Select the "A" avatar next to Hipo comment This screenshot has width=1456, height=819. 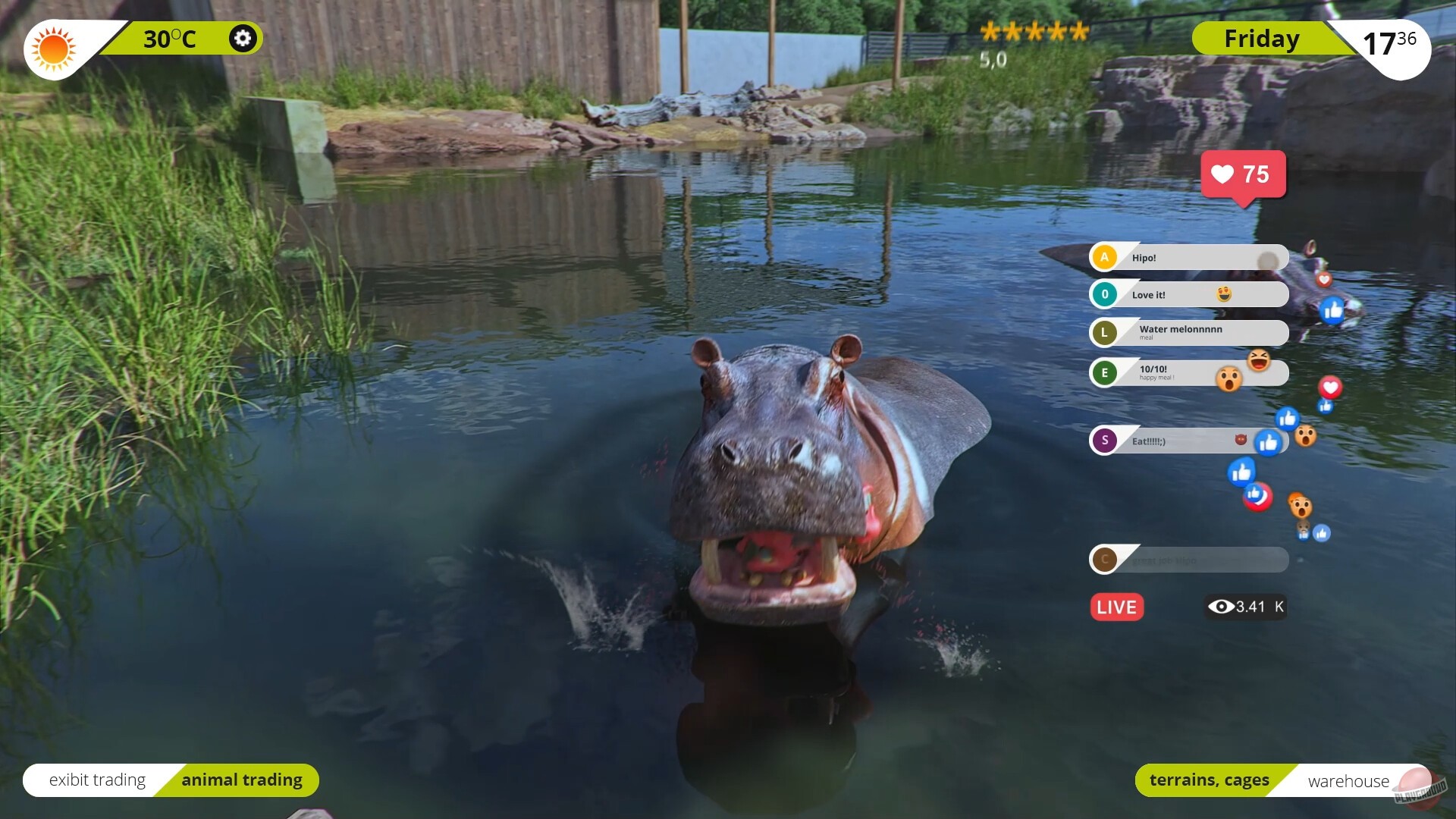(1105, 258)
